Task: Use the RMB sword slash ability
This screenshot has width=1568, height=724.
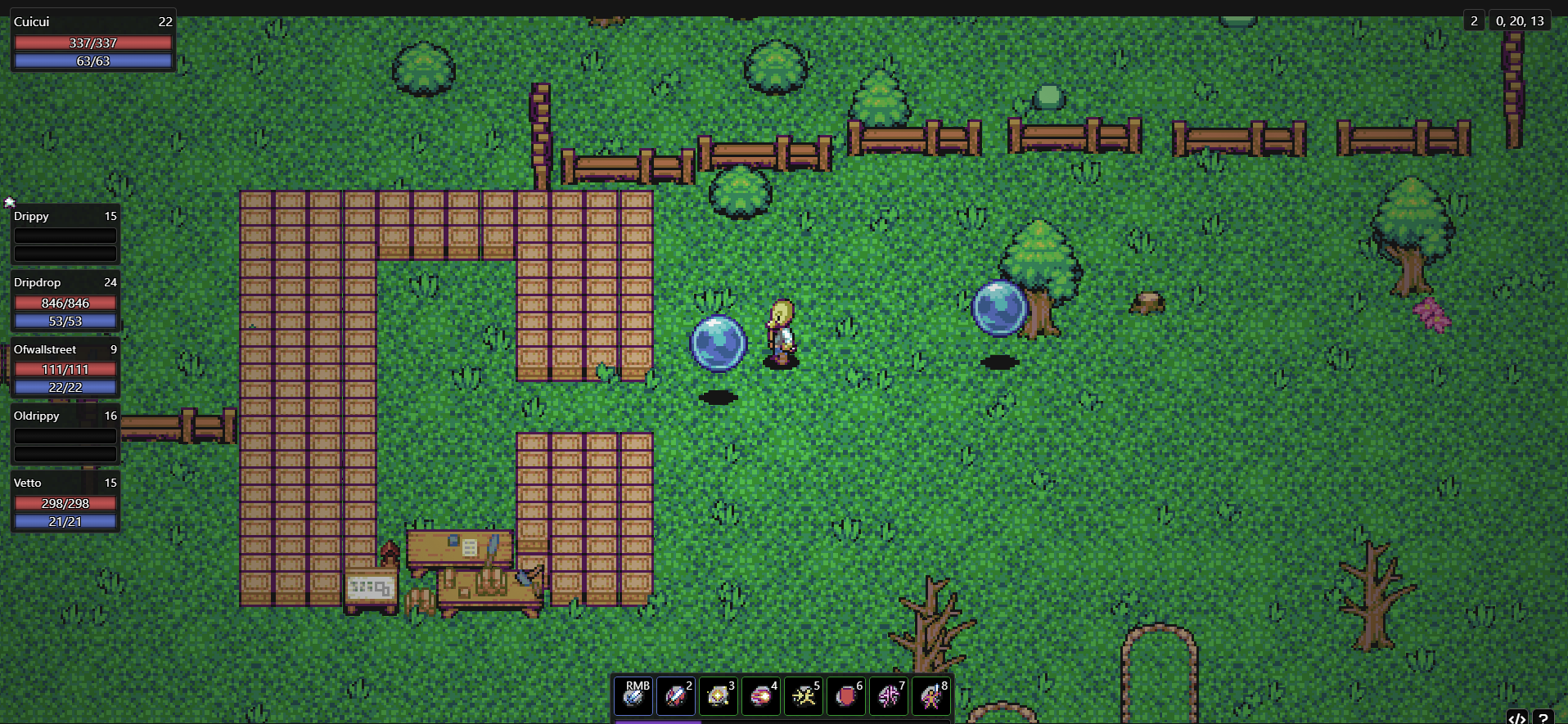Action: coord(633,696)
